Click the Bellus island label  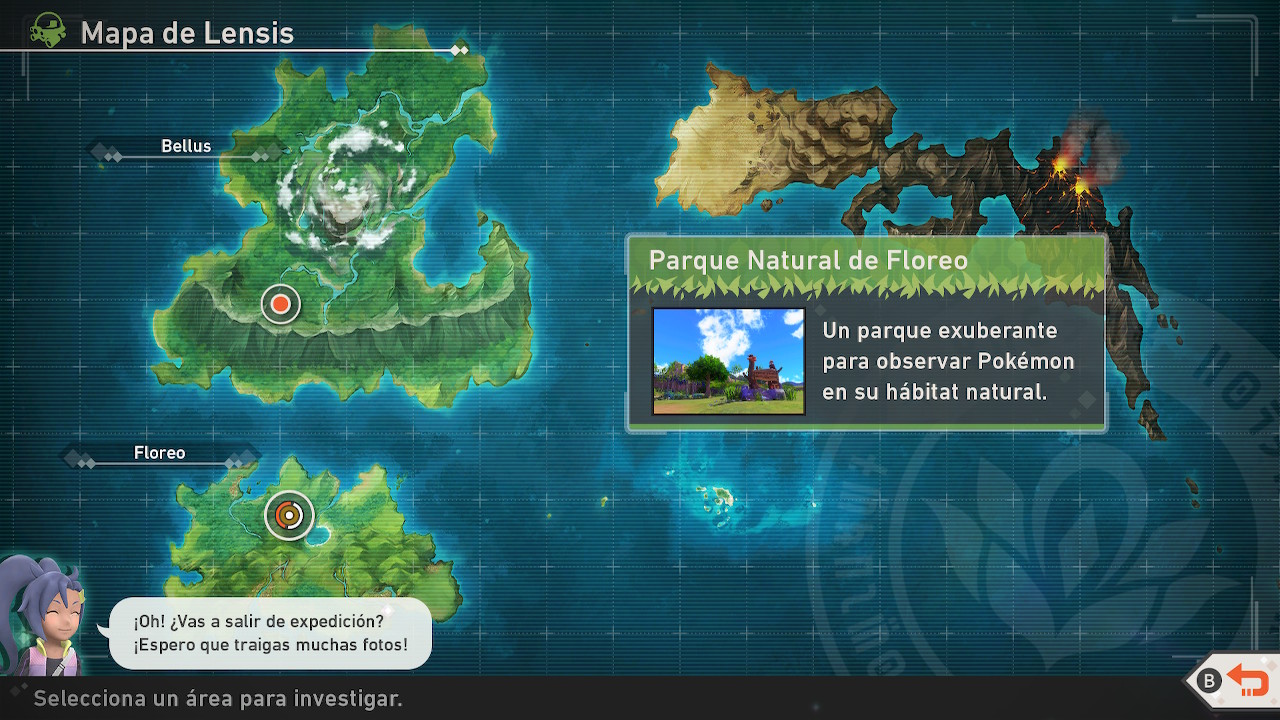click(186, 146)
